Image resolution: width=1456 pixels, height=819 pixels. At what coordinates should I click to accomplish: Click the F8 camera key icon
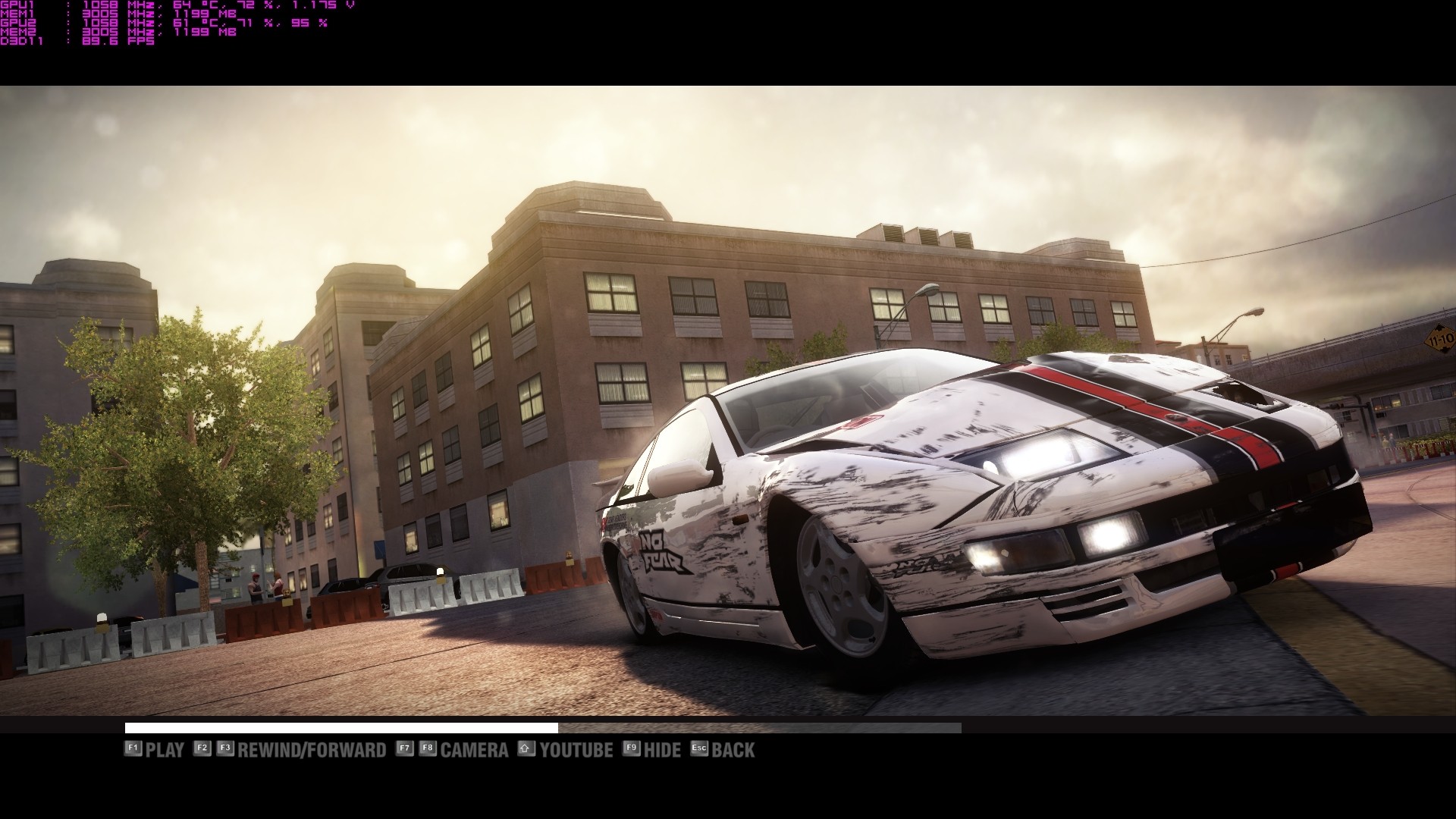tap(428, 749)
